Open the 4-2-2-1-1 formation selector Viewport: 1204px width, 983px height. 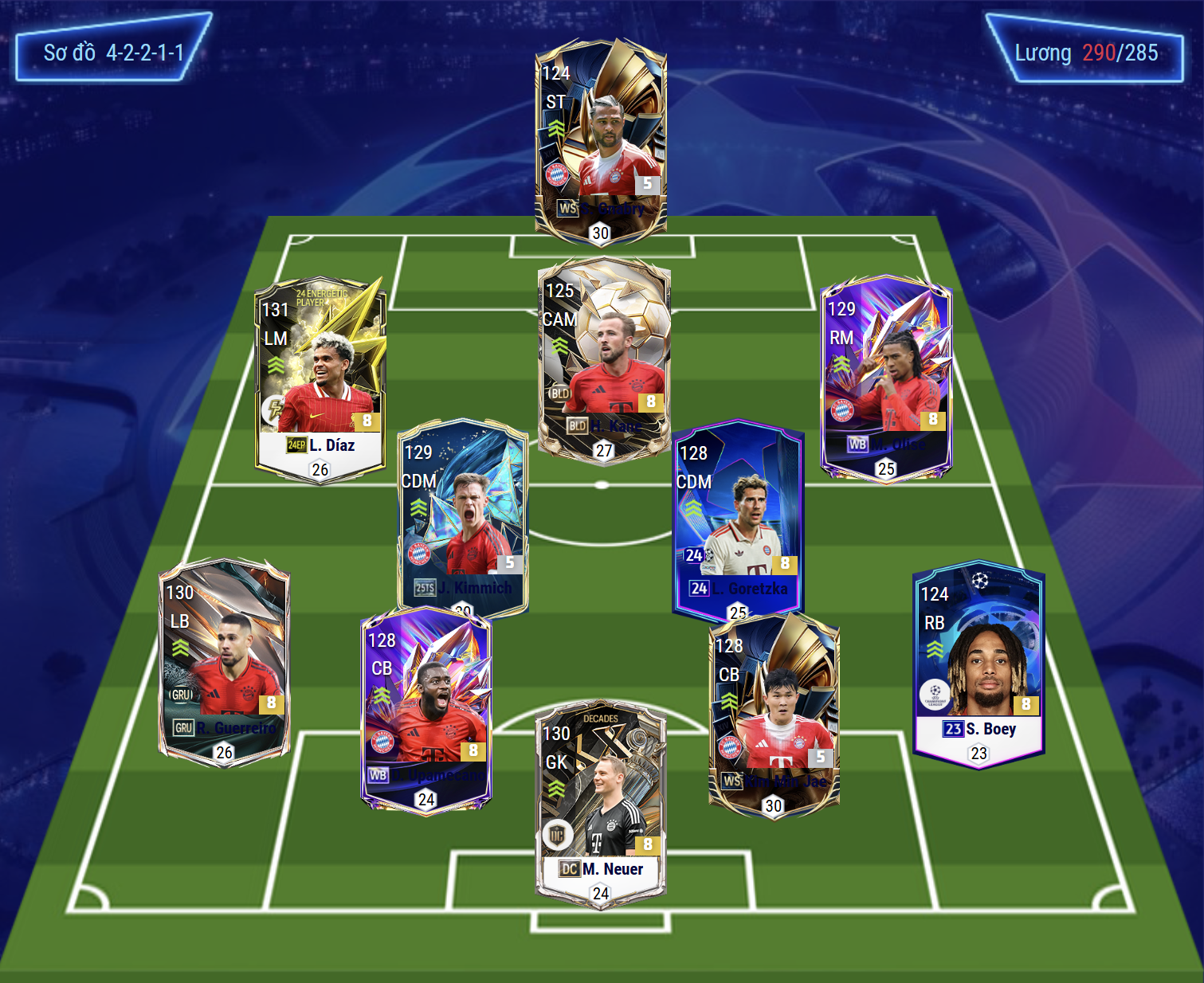113,53
